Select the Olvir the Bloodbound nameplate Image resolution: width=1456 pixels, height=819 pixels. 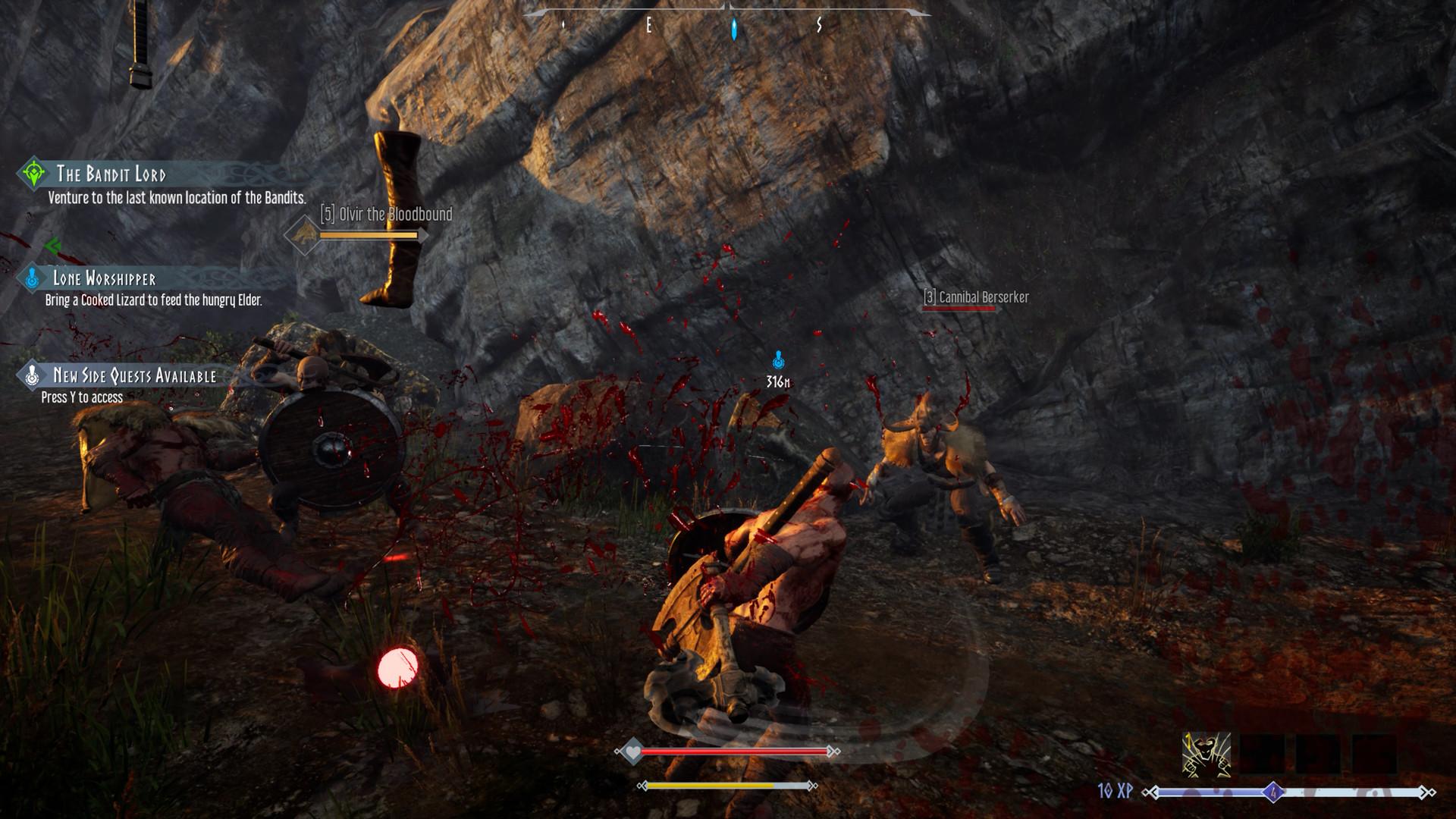click(386, 215)
